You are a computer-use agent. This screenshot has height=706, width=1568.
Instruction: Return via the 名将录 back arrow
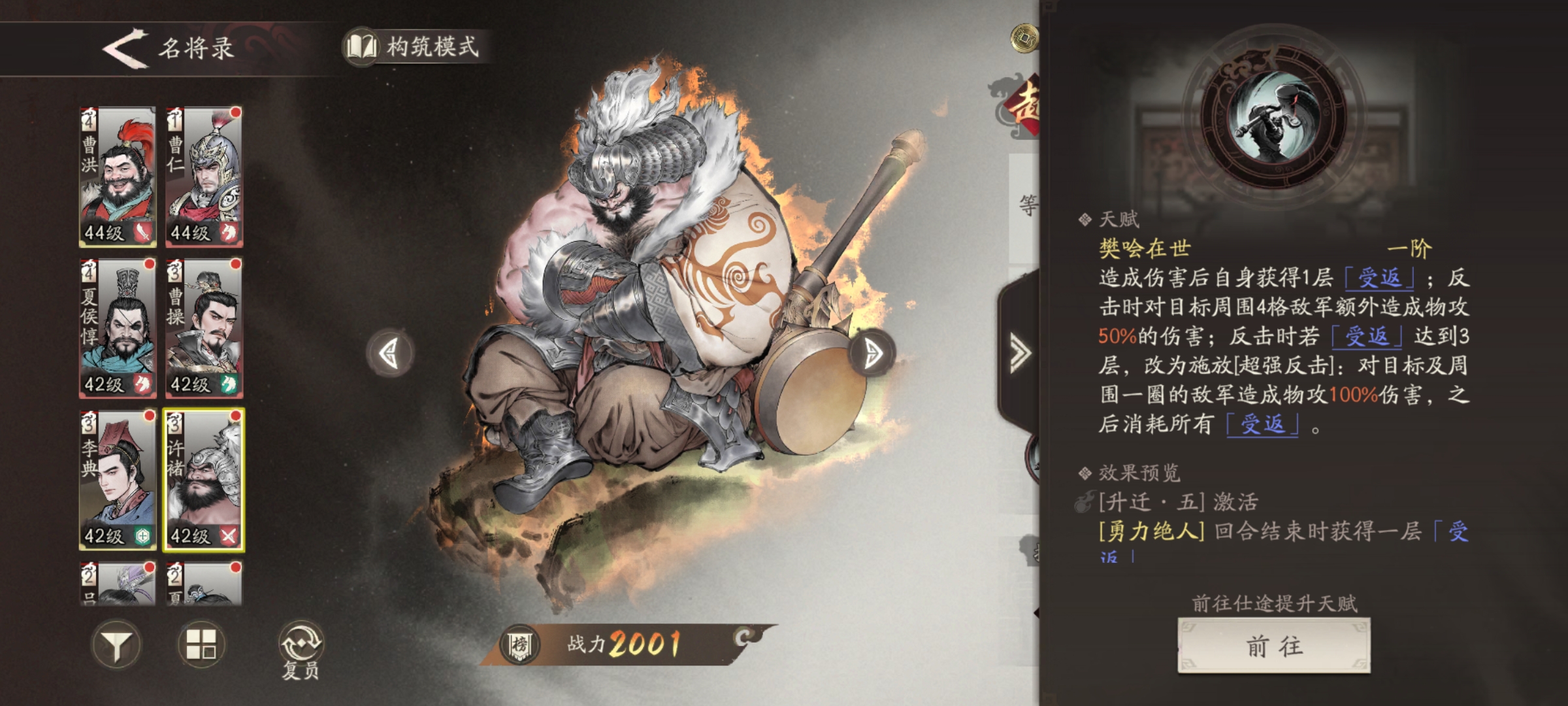(127, 47)
